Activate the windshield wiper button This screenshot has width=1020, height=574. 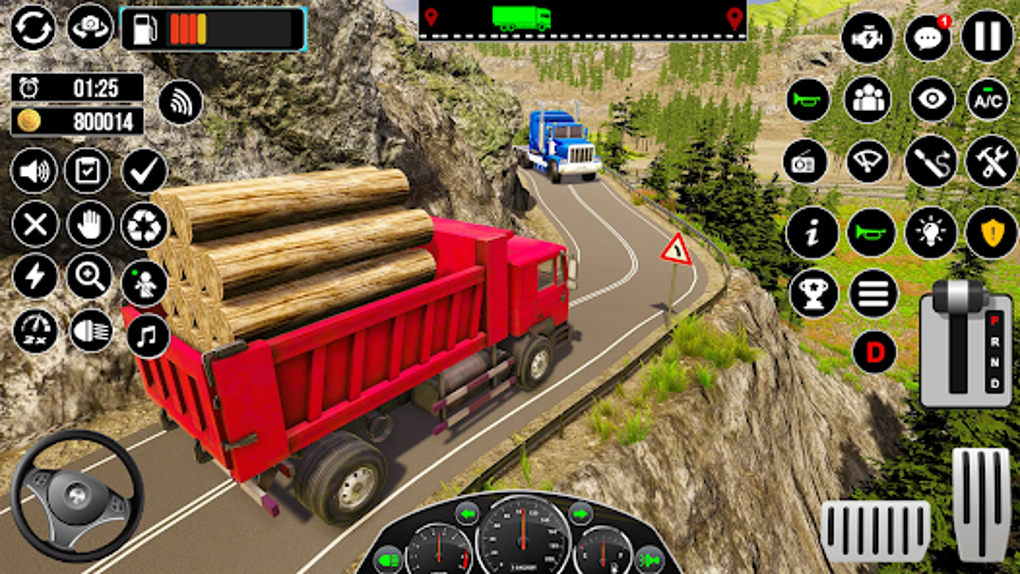point(867,162)
